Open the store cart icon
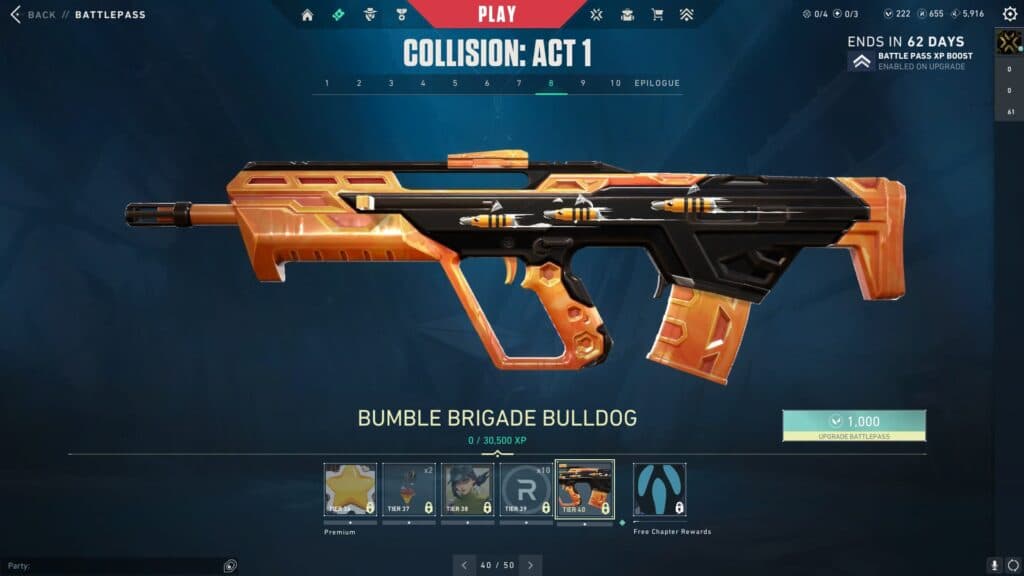The height and width of the screenshot is (576, 1024). [657, 15]
